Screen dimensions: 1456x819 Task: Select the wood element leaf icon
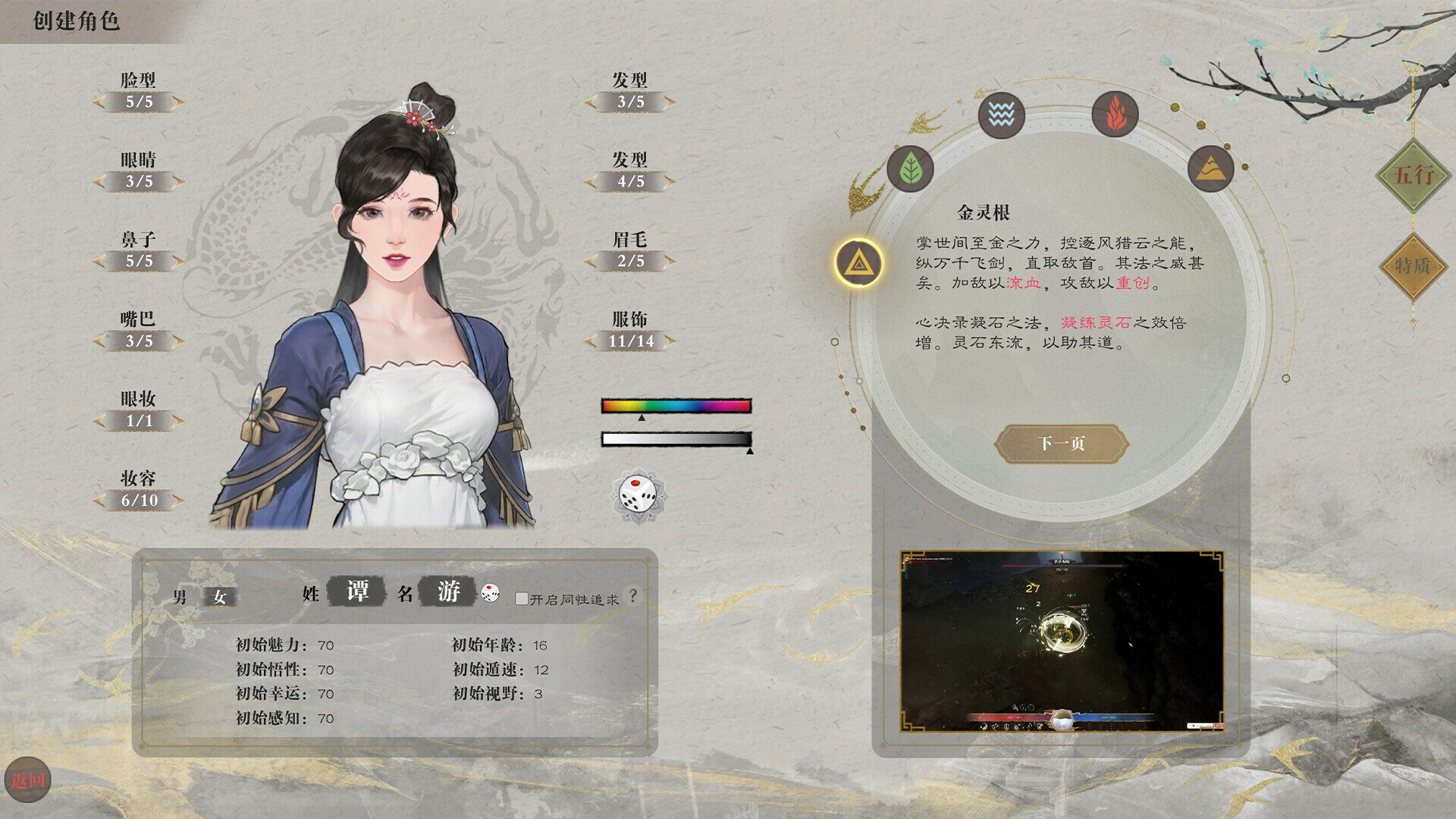[x=912, y=168]
